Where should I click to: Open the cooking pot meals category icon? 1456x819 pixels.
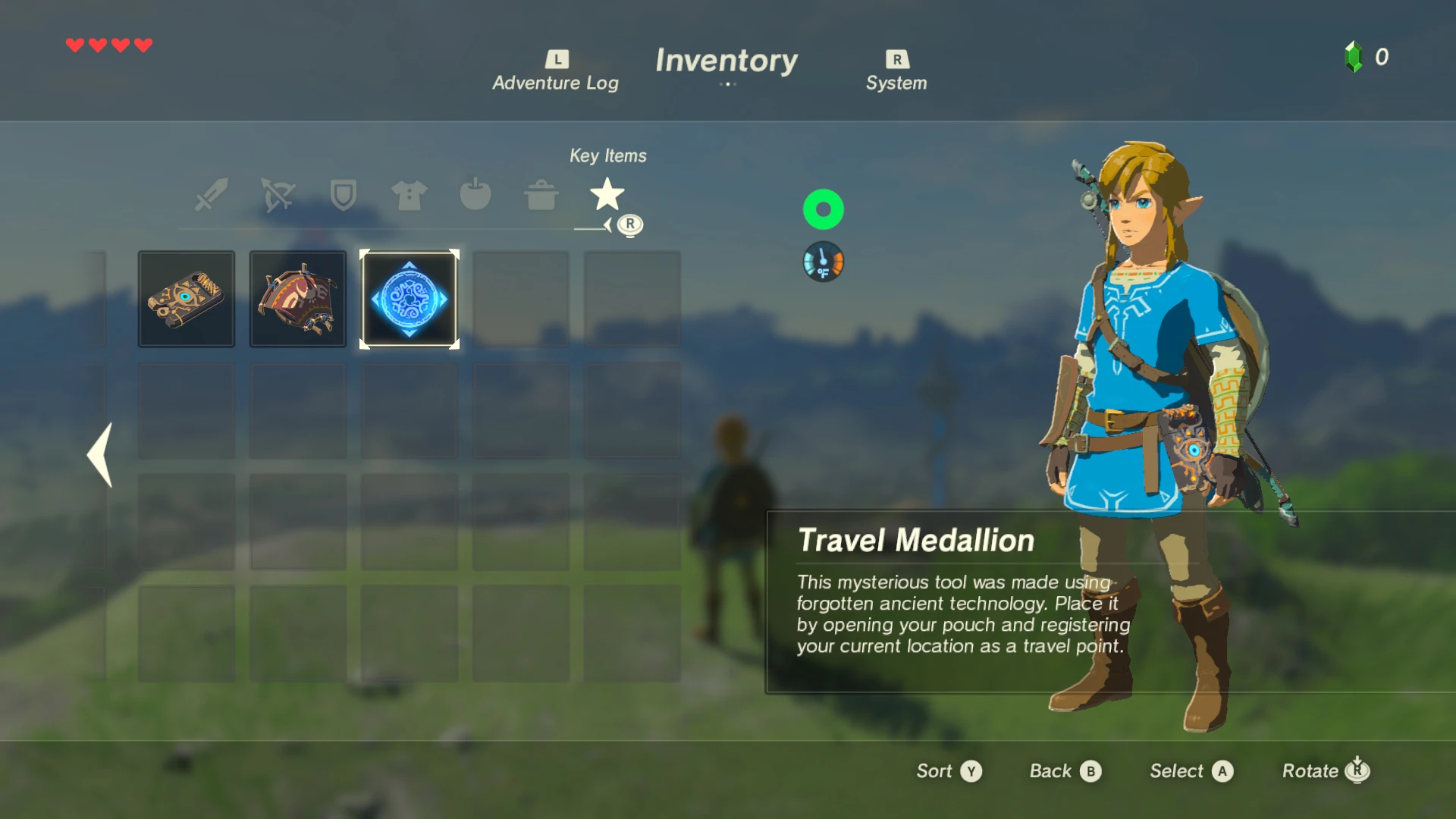[541, 195]
